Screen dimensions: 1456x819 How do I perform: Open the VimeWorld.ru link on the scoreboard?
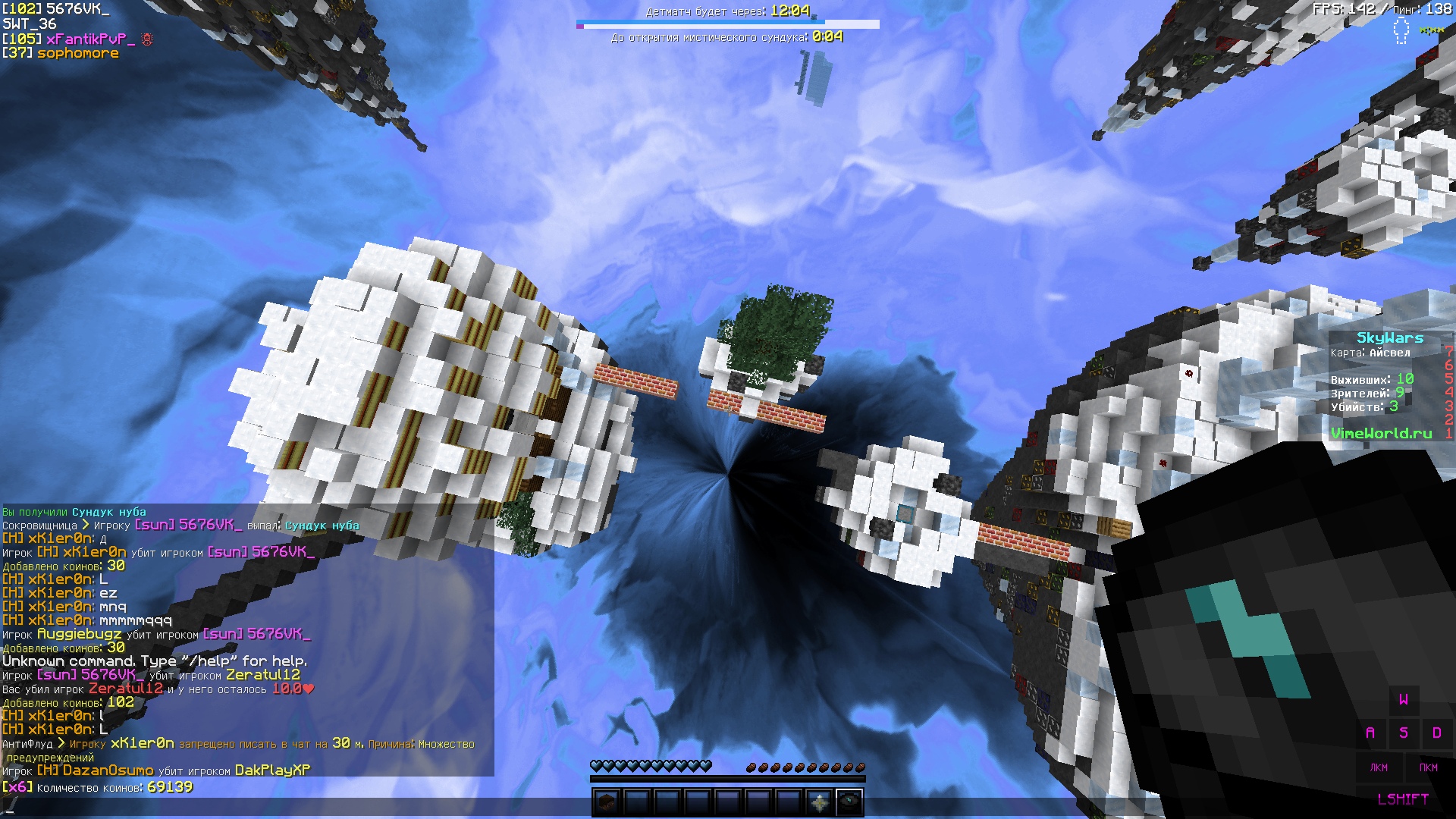coord(1383,434)
